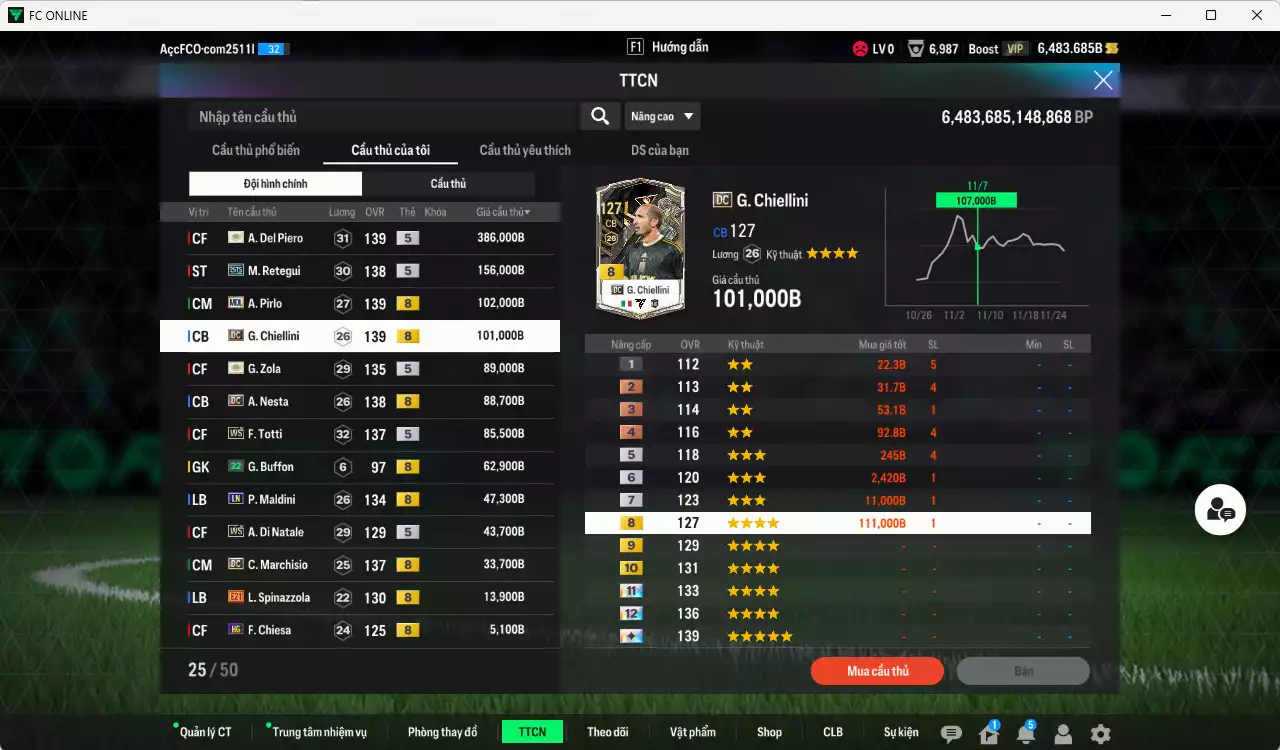Click the search magnifier icon
Viewport: 1280px width, 750px height.
(599, 115)
